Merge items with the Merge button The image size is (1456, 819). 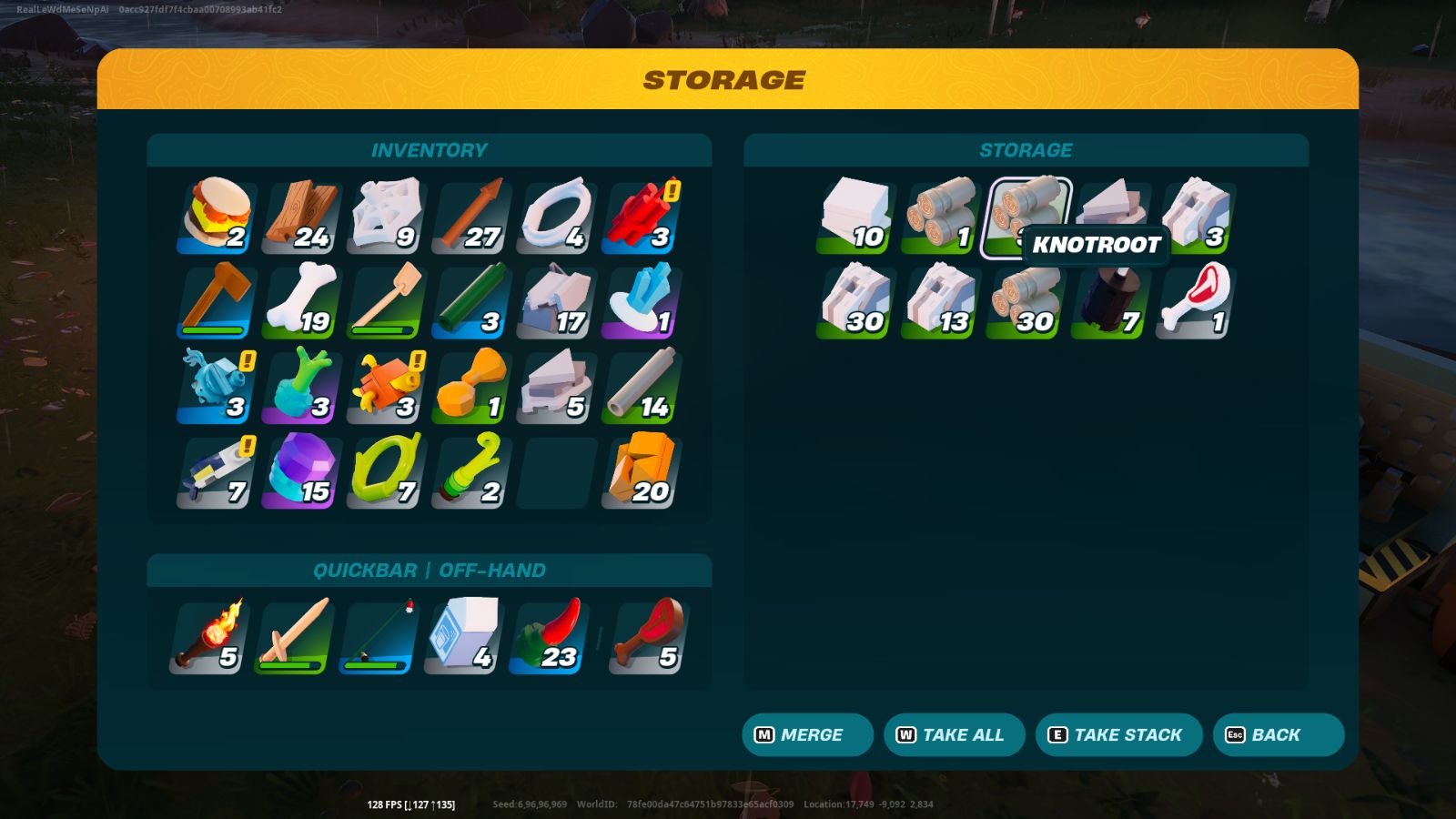tap(807, 734)
